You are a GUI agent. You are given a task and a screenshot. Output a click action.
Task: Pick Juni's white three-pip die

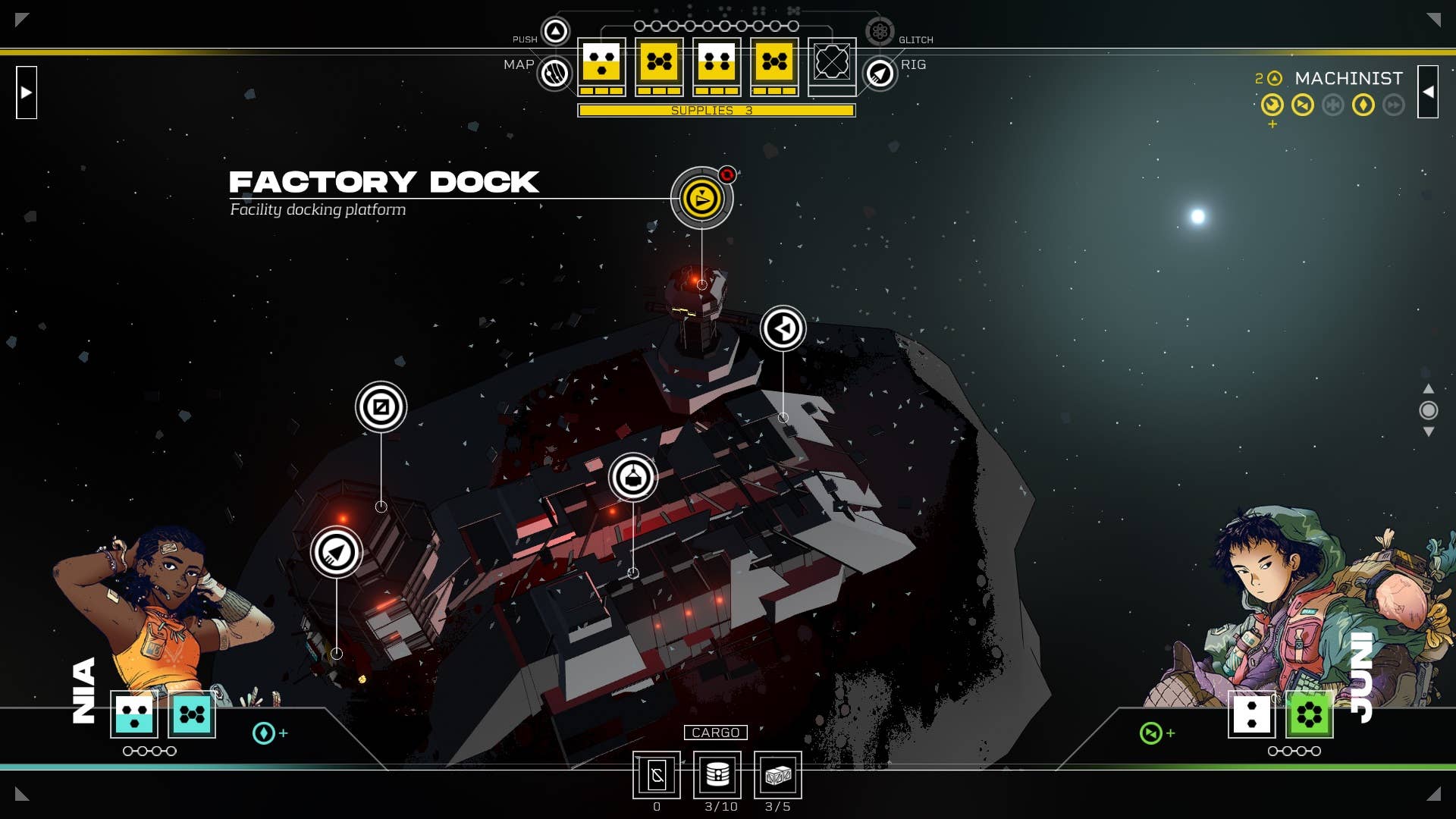click(x=1251, y=714)
